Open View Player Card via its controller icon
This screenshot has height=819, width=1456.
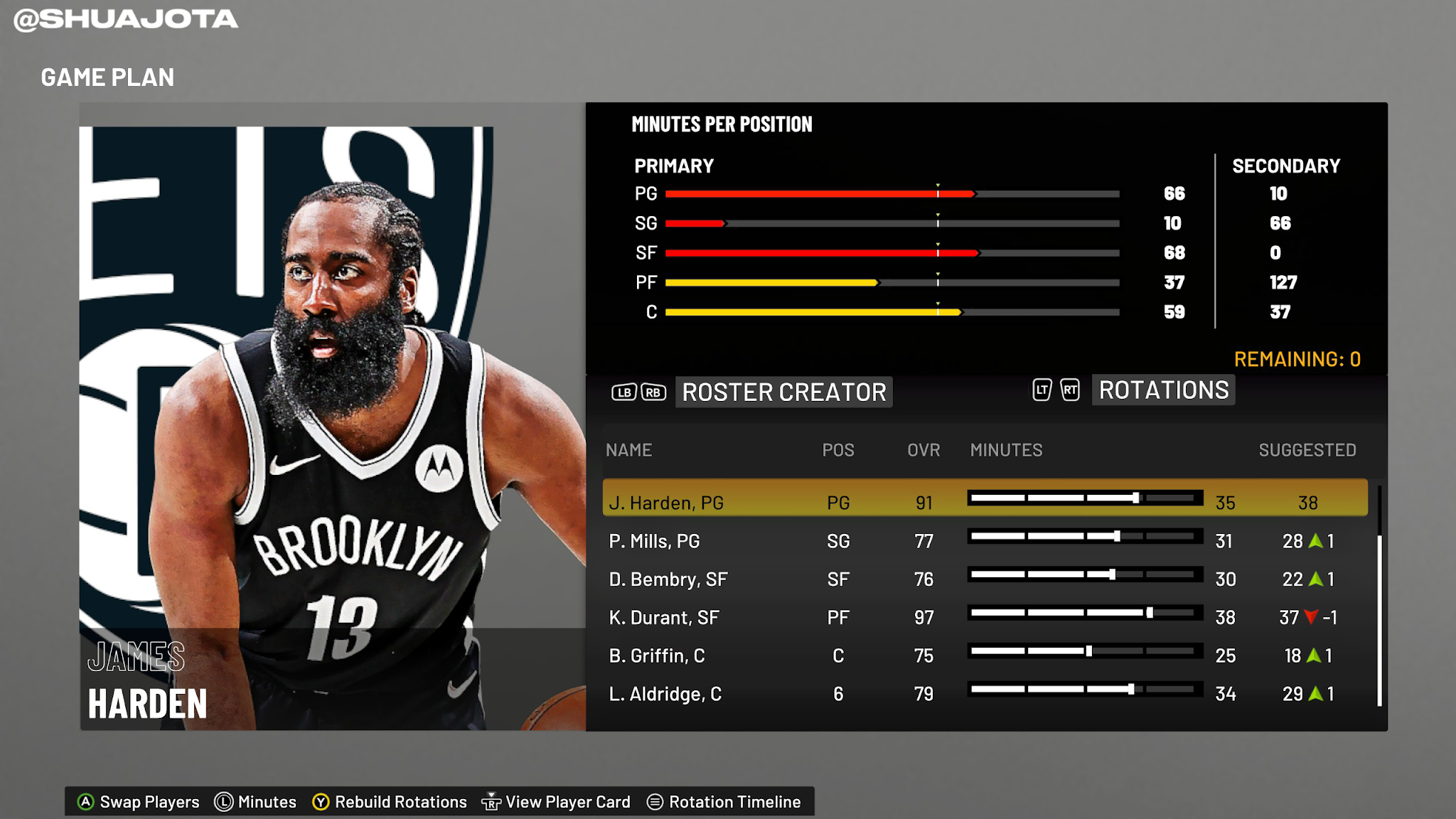[491, 801]
